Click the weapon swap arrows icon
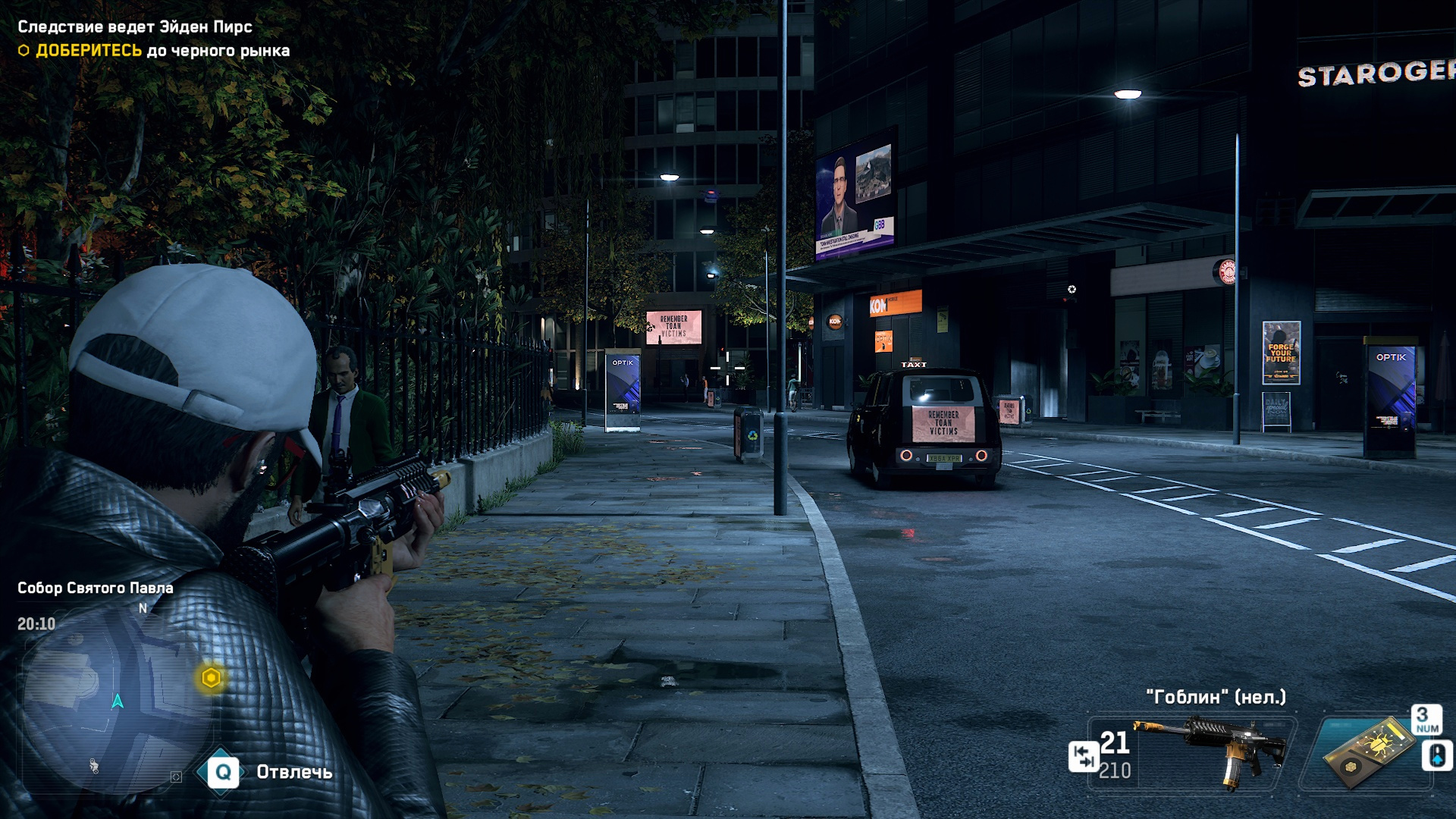1456x819 pixels. 1083,756
